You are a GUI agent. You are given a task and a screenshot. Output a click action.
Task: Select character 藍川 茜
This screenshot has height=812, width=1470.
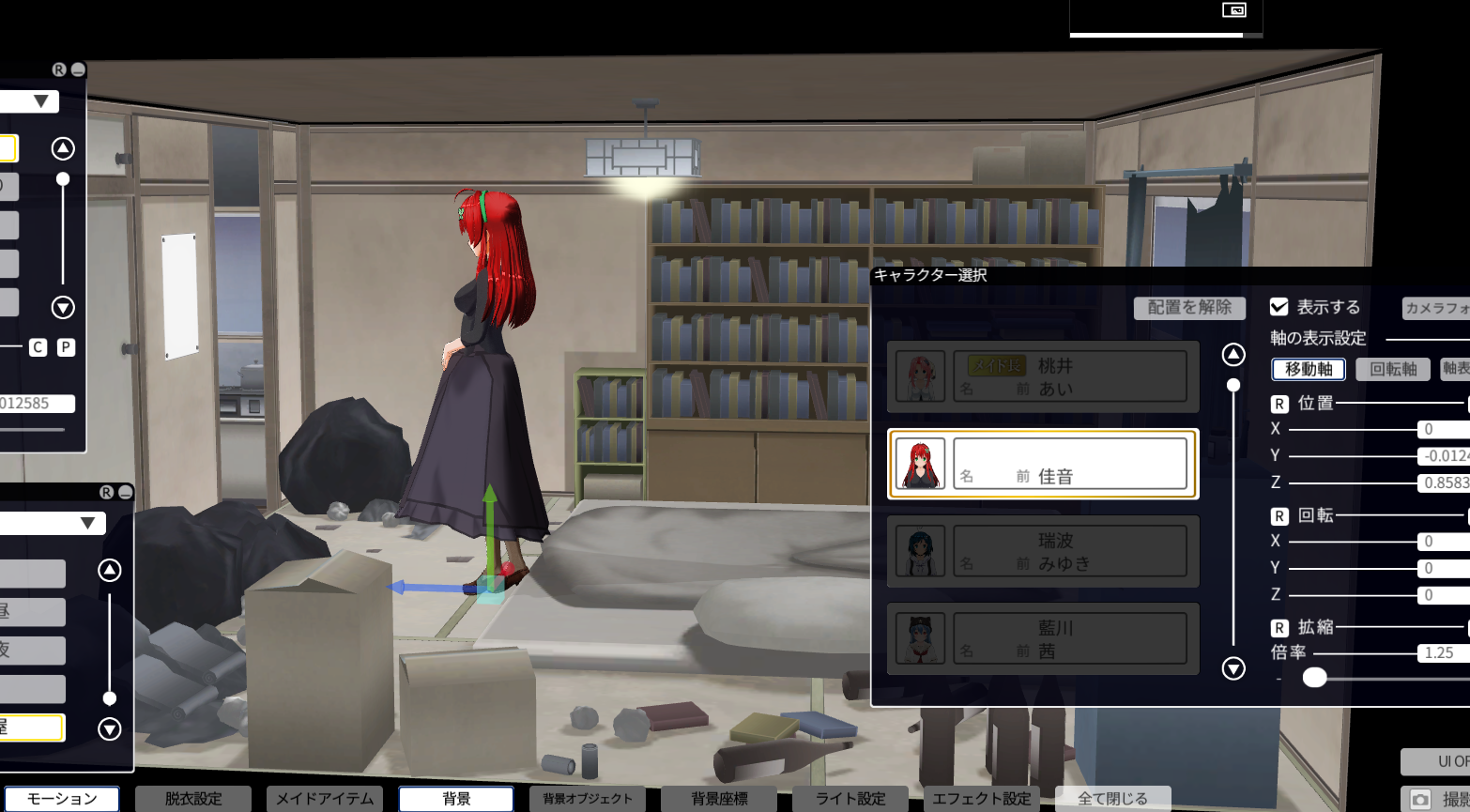click(x=1043, y=638)
